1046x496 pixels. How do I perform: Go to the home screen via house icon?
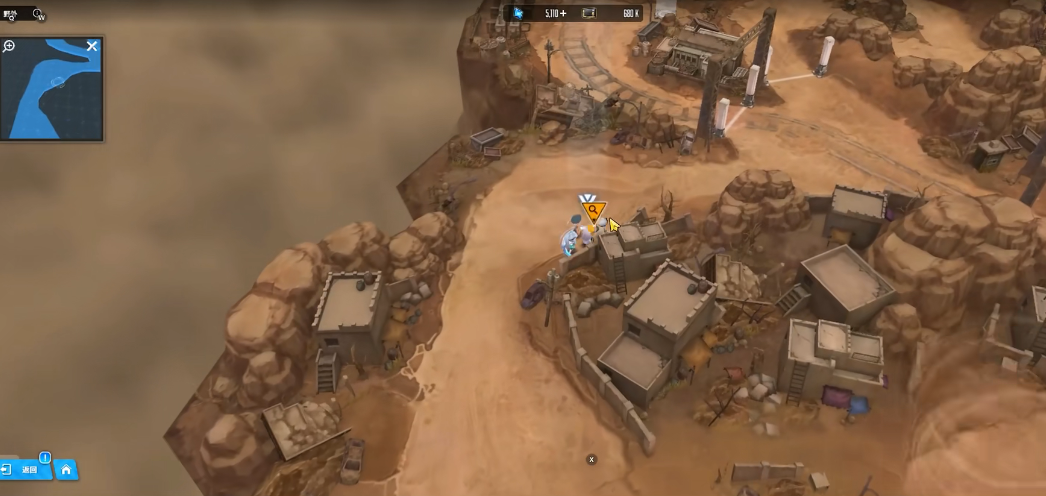click(66, 469)
